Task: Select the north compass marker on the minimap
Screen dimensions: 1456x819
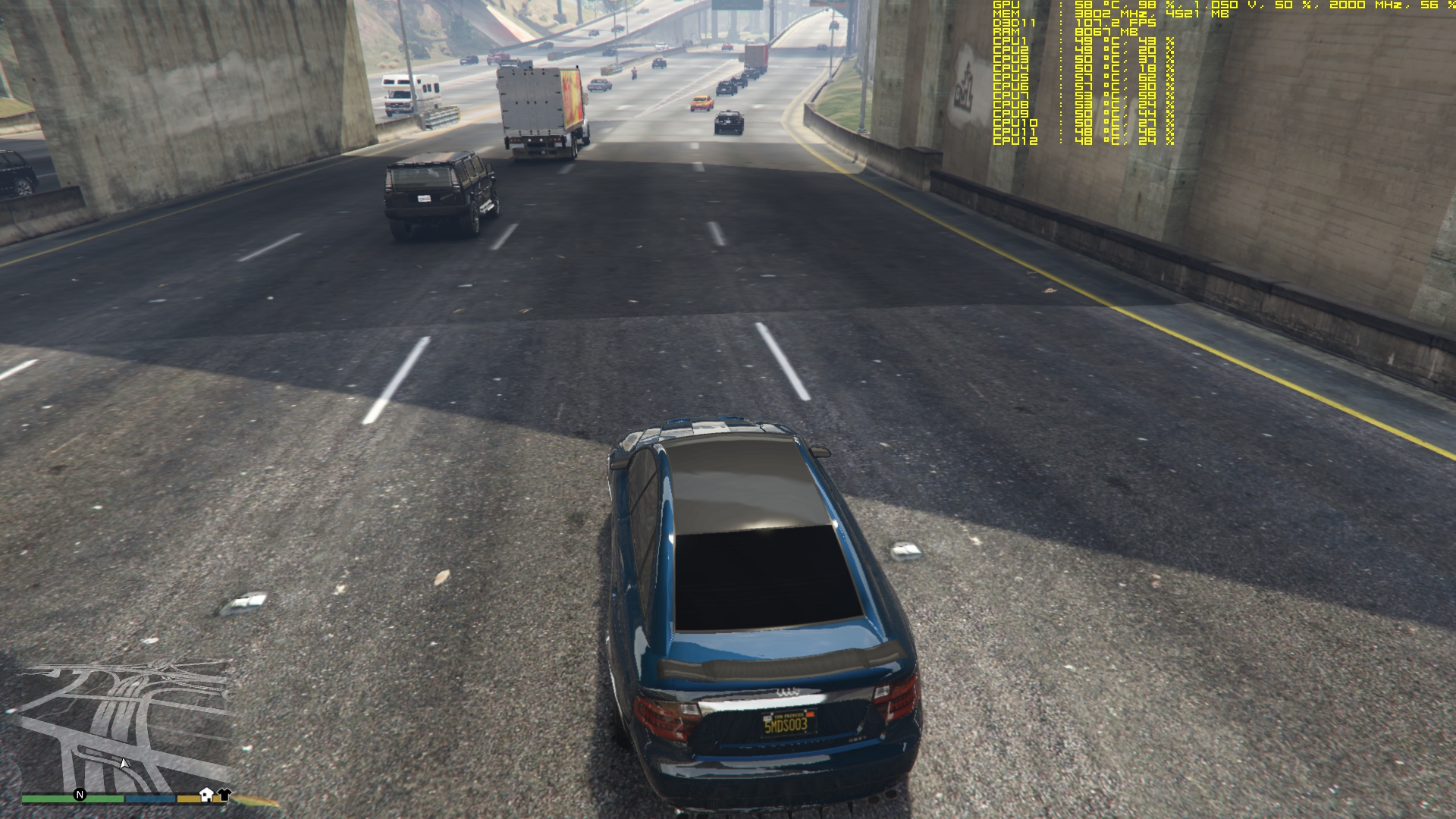Action: click(80, 795)
